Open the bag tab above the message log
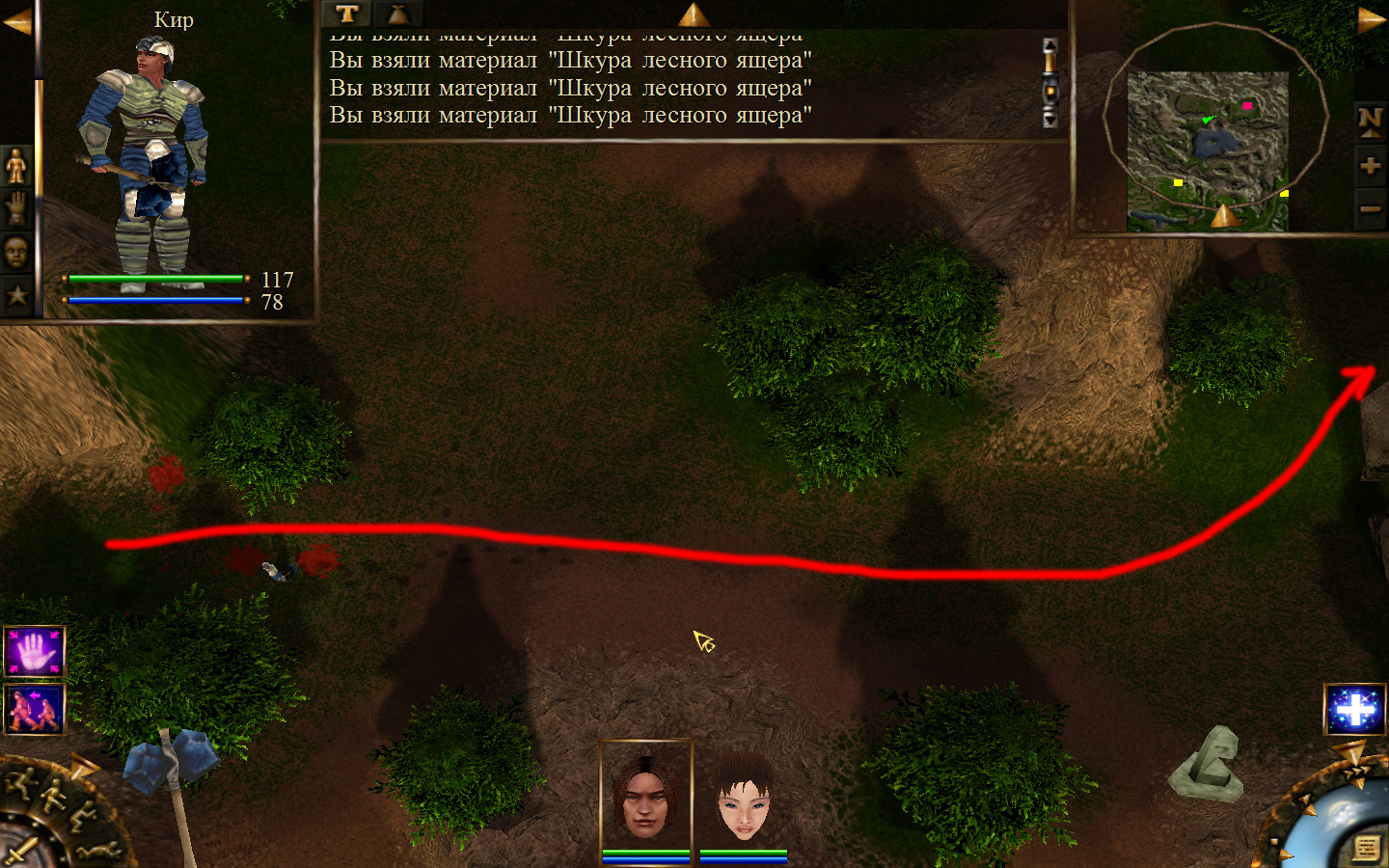The width and height of the screenshot is (1389, 868). [x=397, y=14]
